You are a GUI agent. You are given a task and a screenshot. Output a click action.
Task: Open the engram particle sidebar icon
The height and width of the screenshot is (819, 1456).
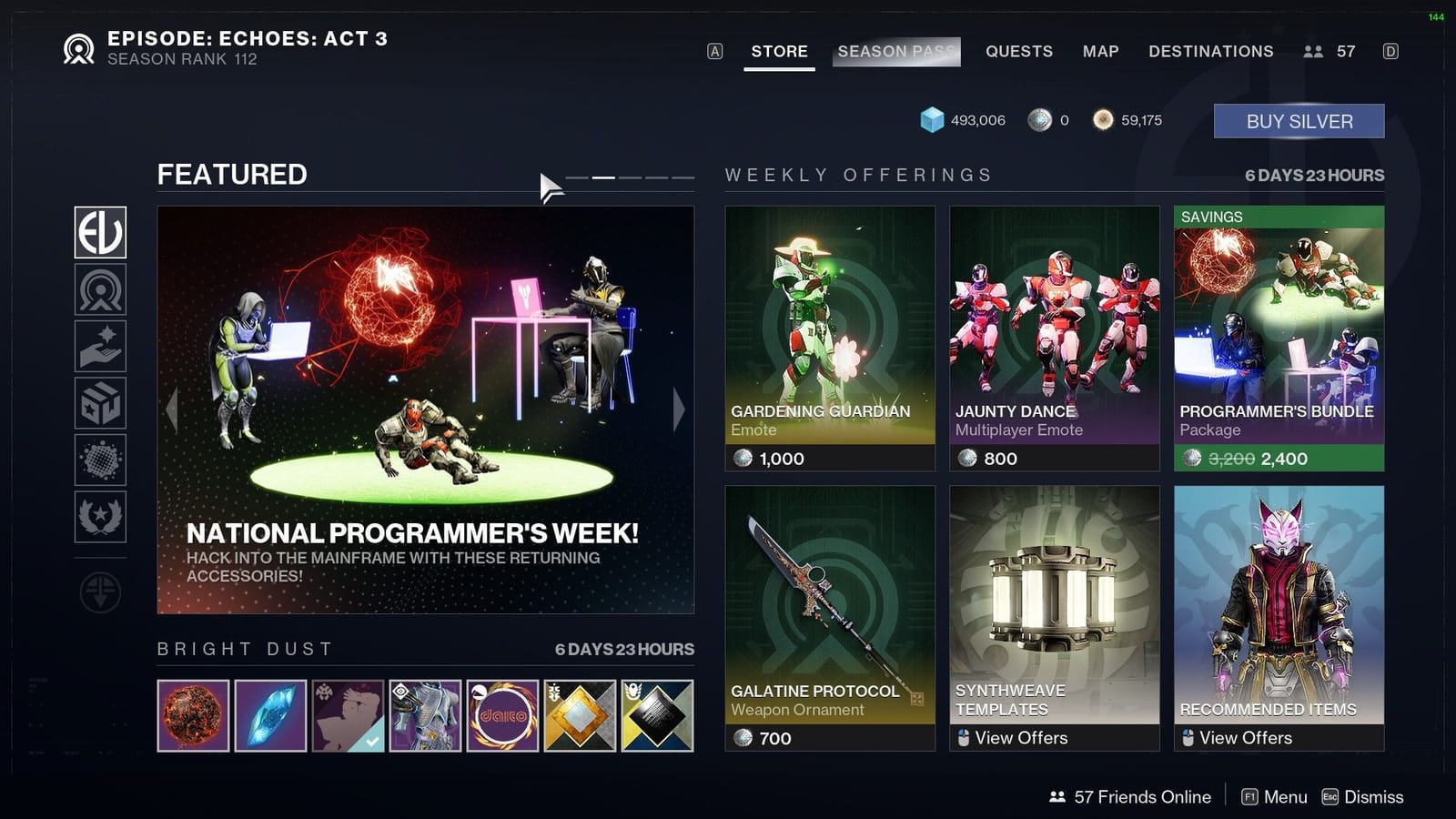click(100, 461)
